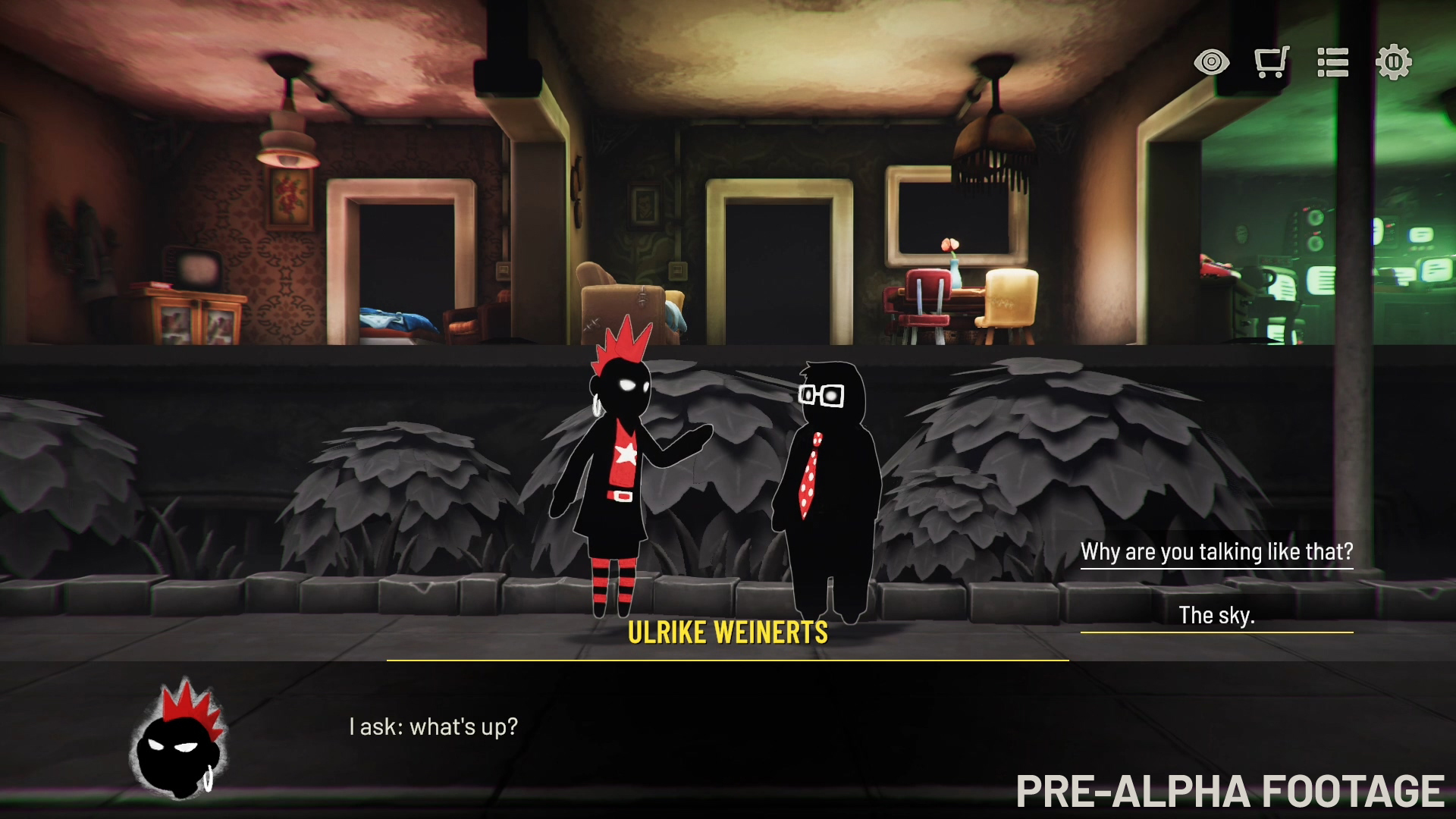
Task: Click the eye icon to toggle observe mode
Action: click(x=1212, y=63)
